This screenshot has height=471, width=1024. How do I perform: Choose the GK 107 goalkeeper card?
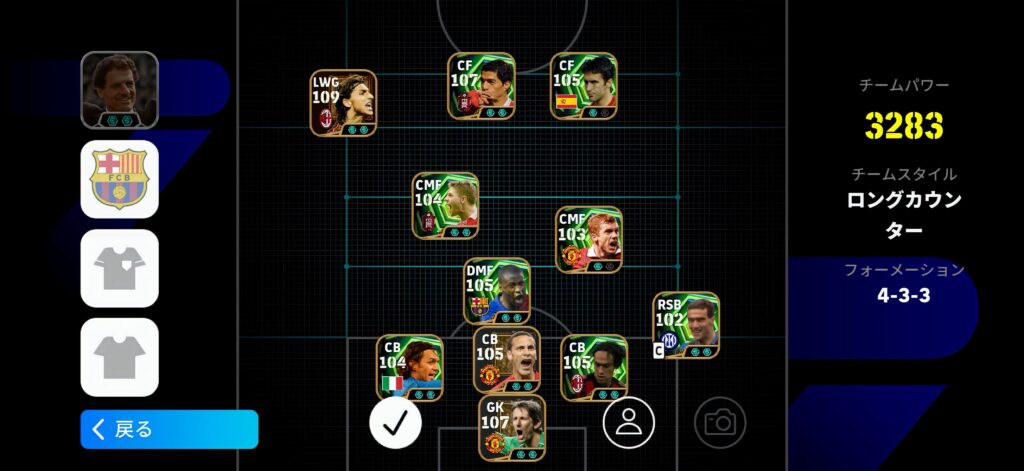pyautogui.click(x=512, y=428)
